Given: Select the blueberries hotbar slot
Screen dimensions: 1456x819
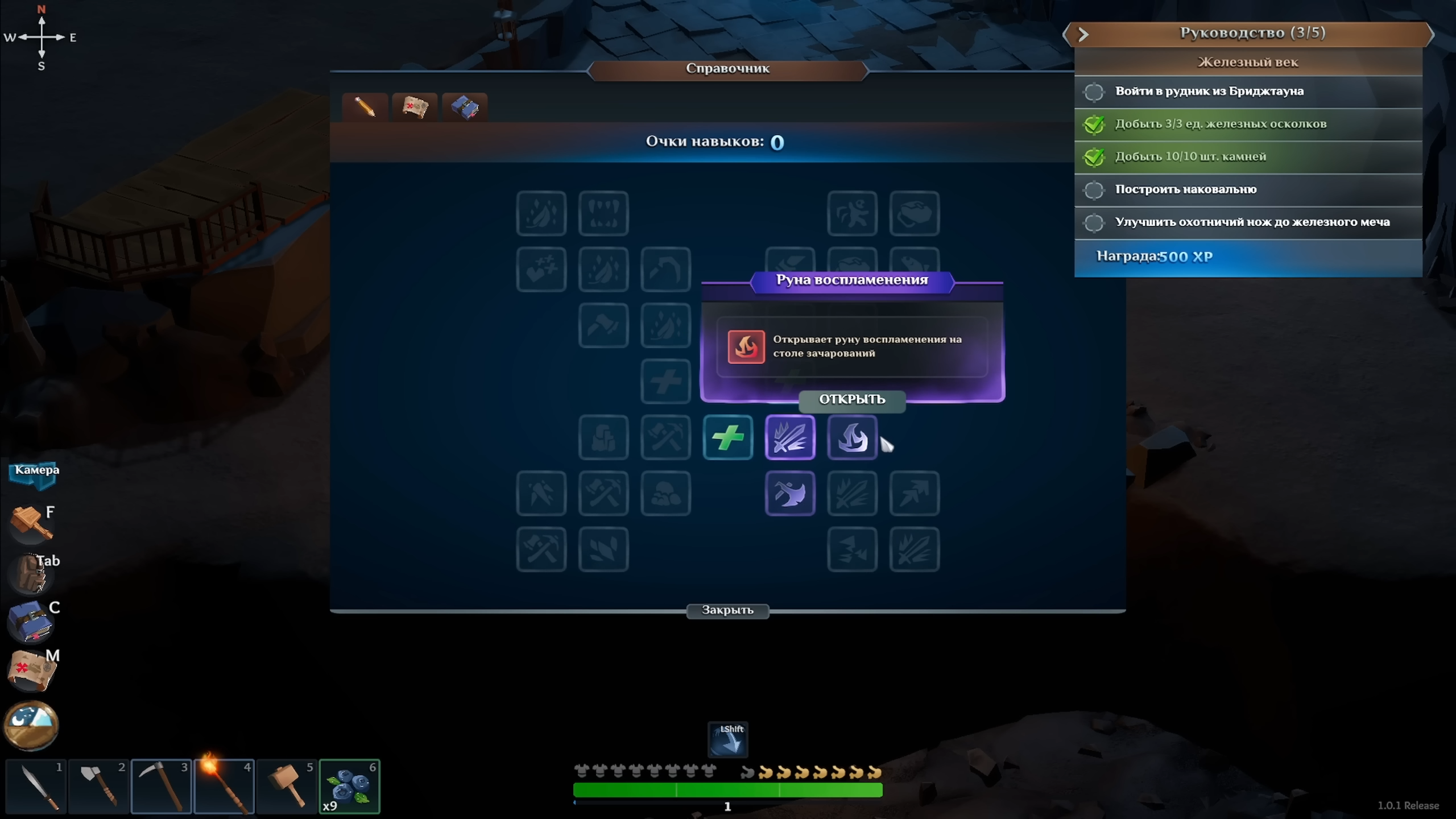Looking at the screenshot, I should [349, 787].
